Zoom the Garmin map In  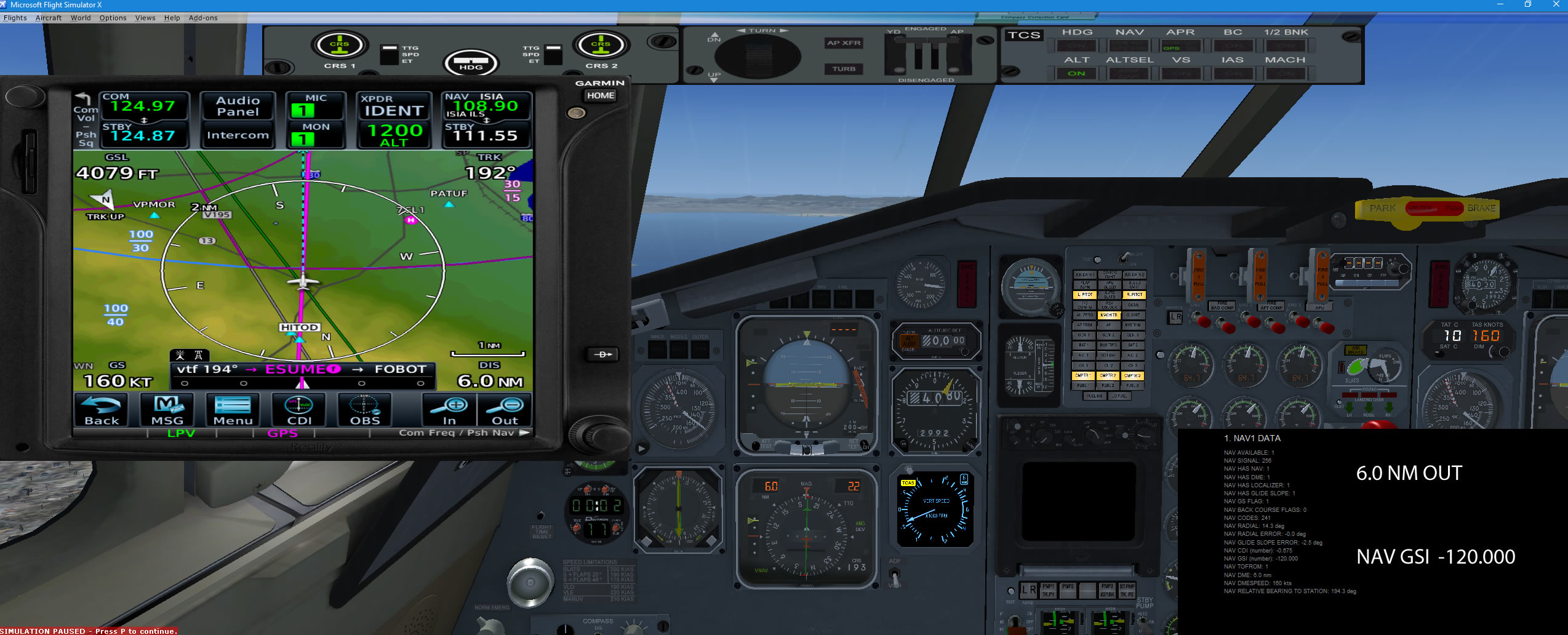click(x=450, y=410)
